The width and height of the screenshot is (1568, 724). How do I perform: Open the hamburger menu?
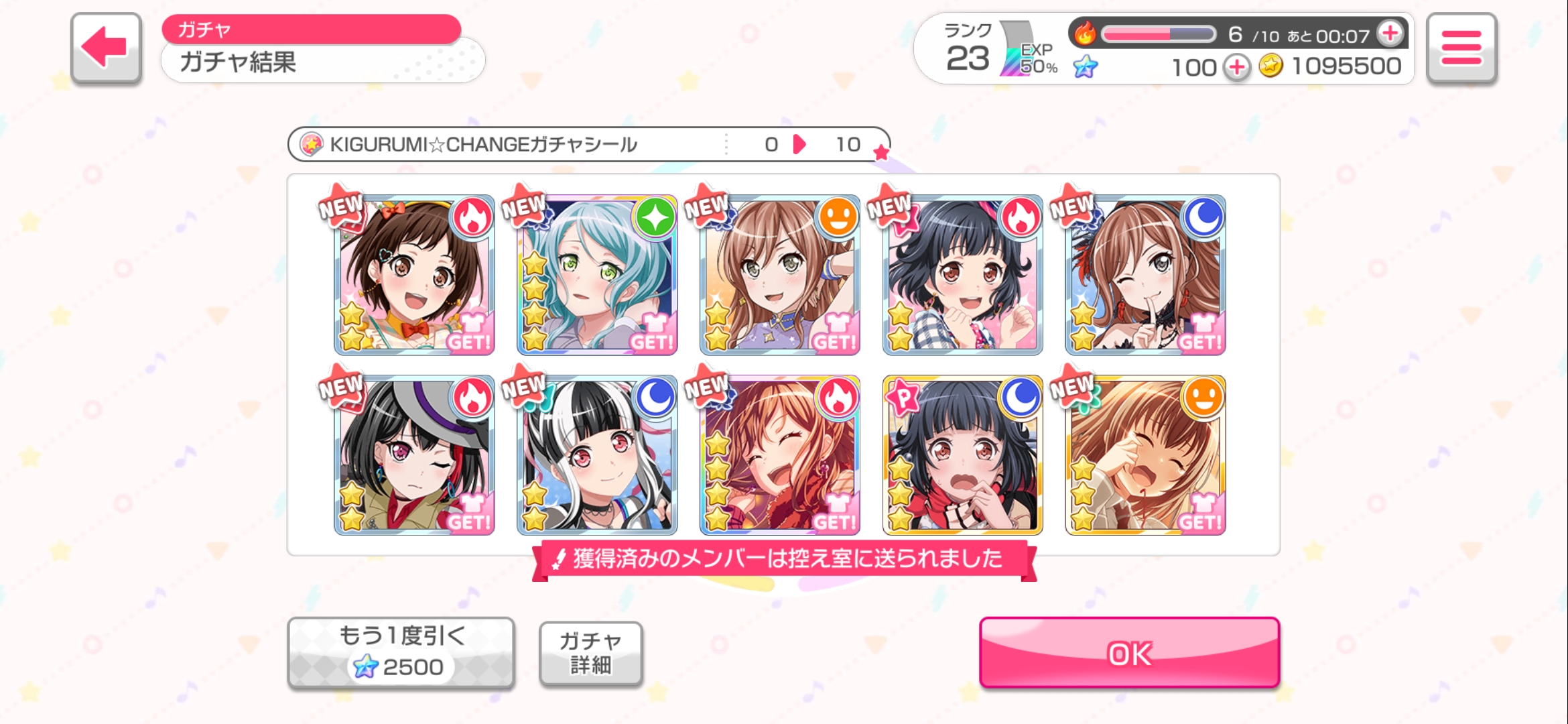(1461, 48)
